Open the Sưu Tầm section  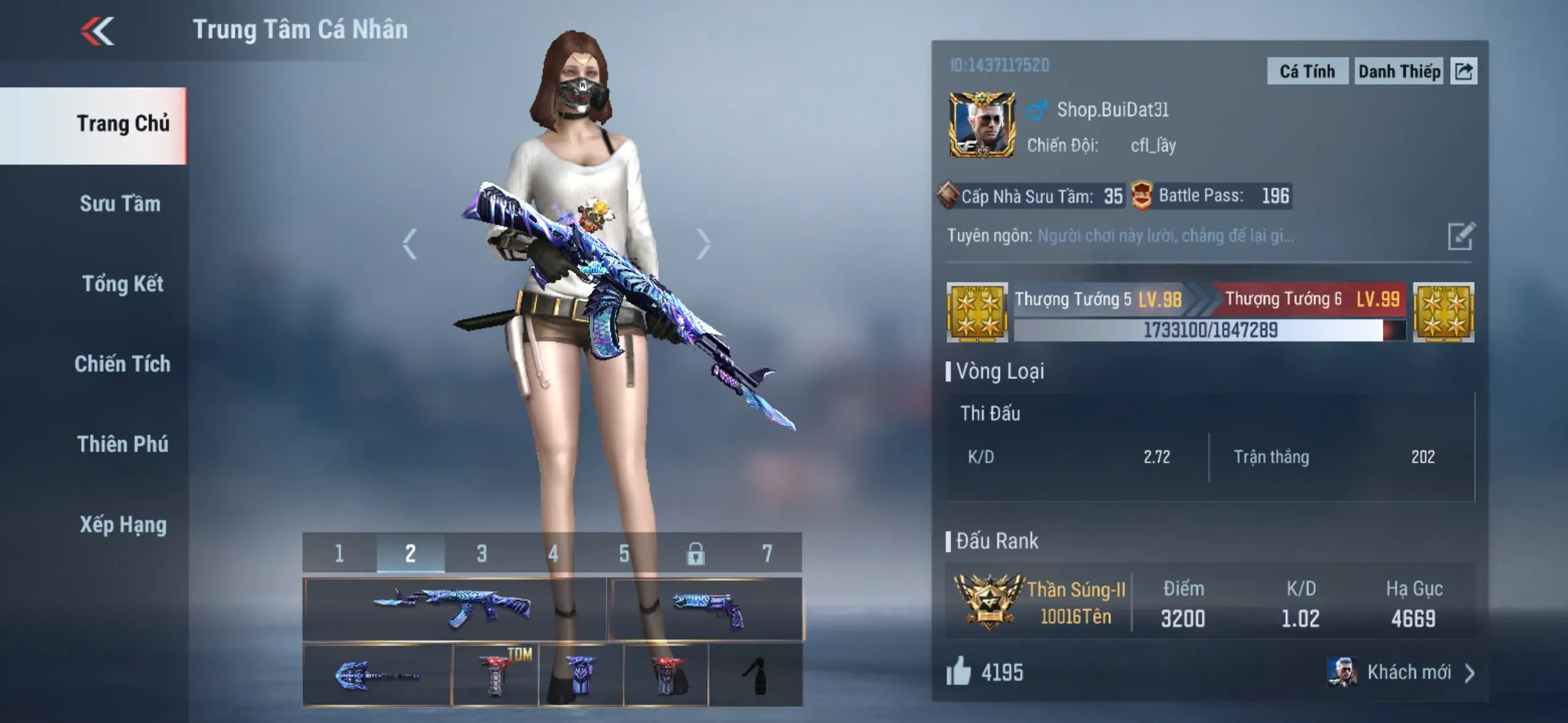click(x=120, y=204)
